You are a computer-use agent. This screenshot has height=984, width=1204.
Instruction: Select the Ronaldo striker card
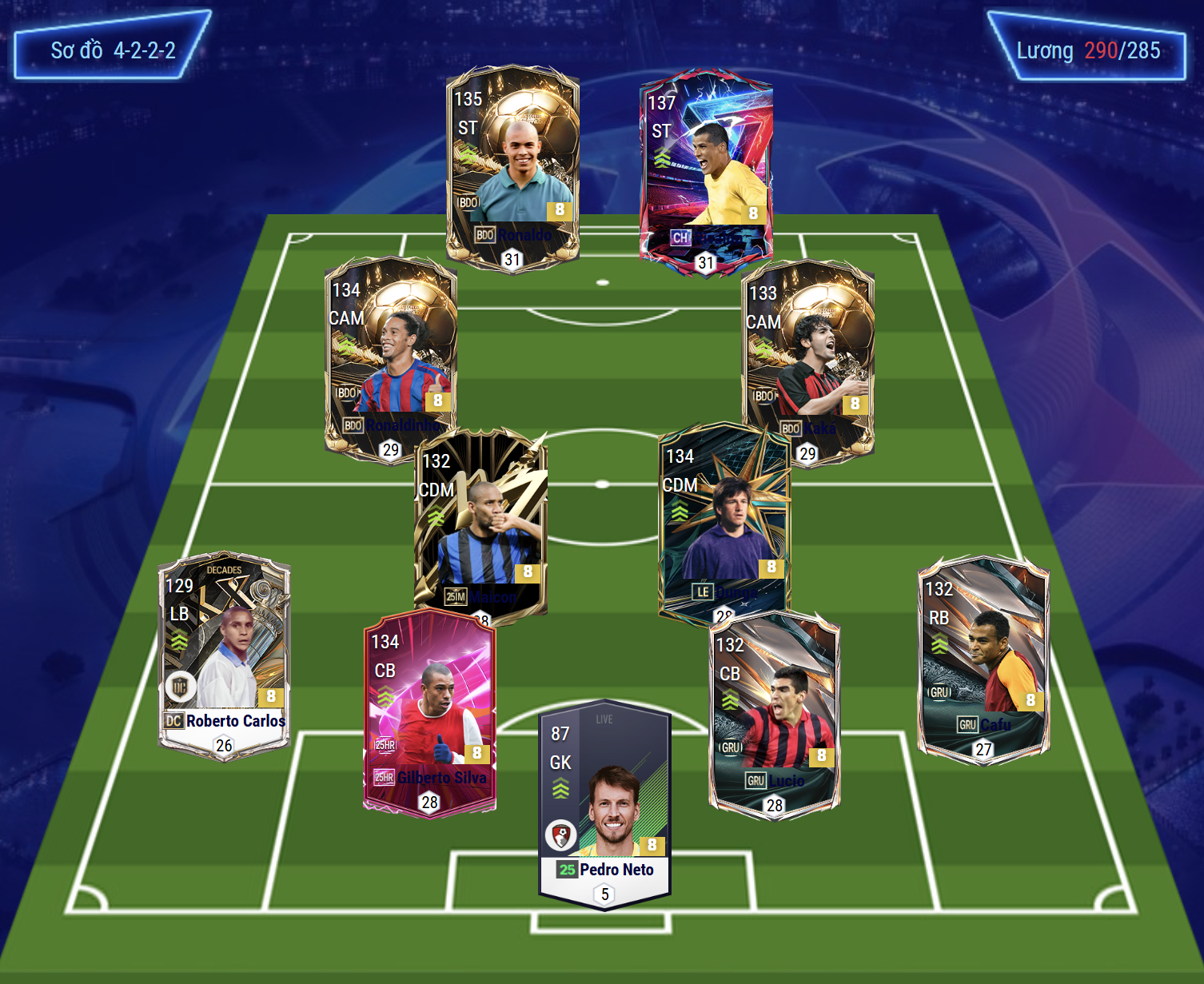[512, 168]
